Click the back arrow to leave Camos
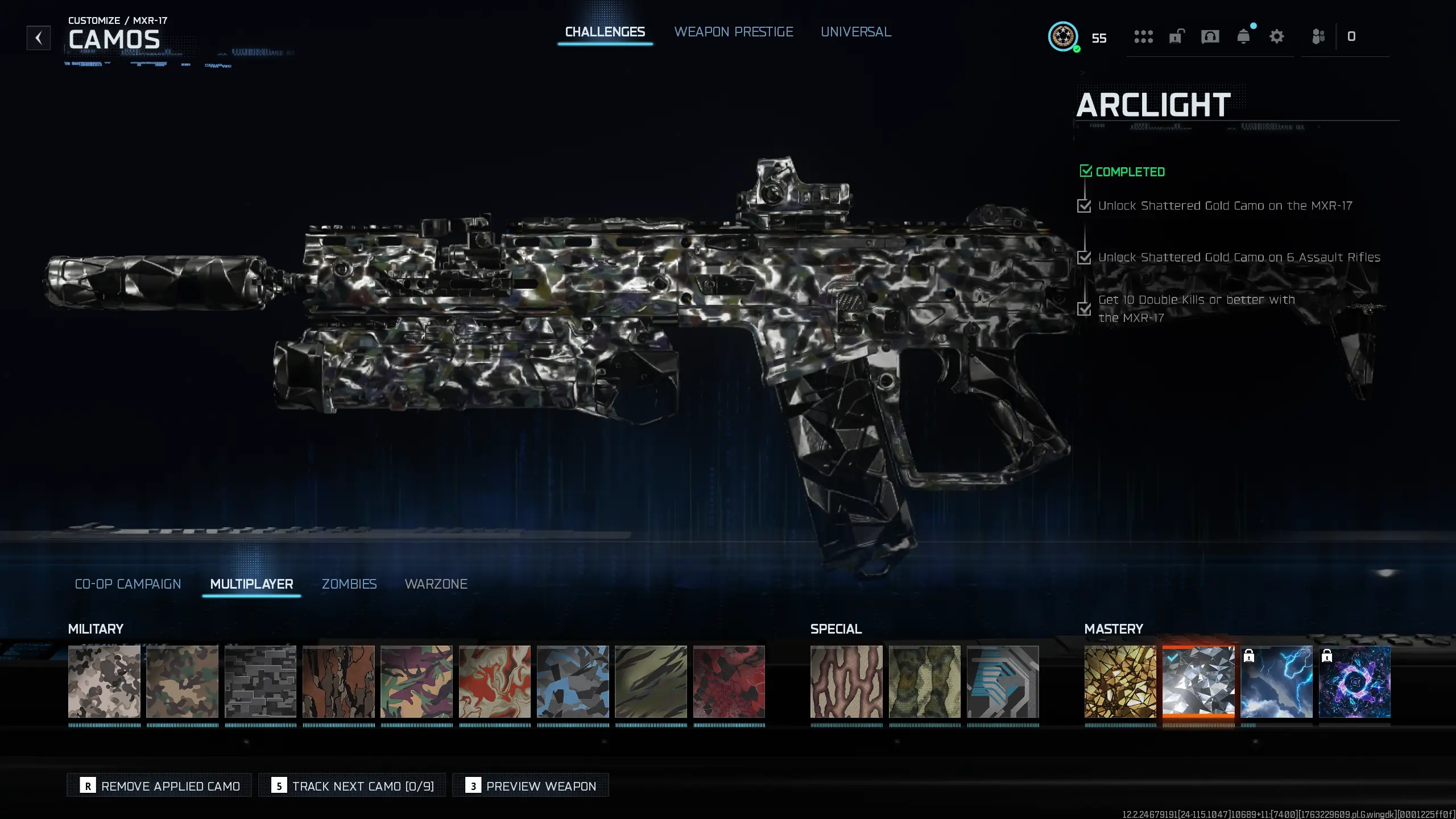 pyautogui.click(x=38, y=38)
